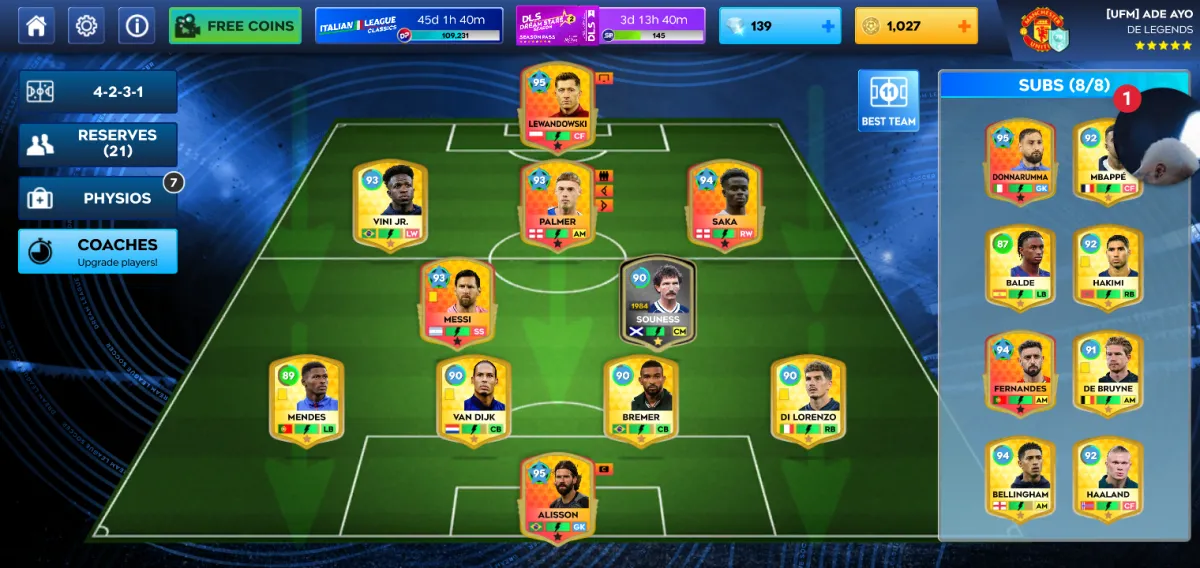Go to the home screen

click(x=36, y=26)
